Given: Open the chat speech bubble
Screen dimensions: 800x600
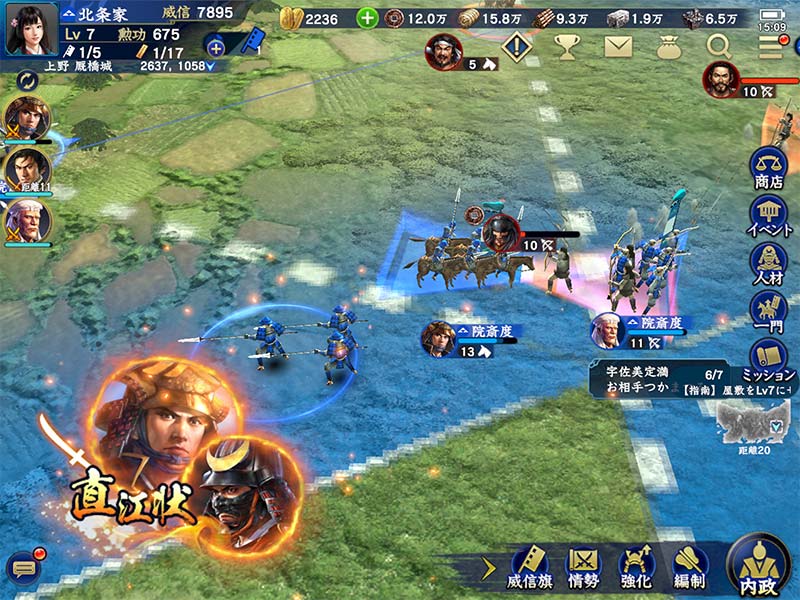Looking at the screenshot, I should [x=22, y=568].
